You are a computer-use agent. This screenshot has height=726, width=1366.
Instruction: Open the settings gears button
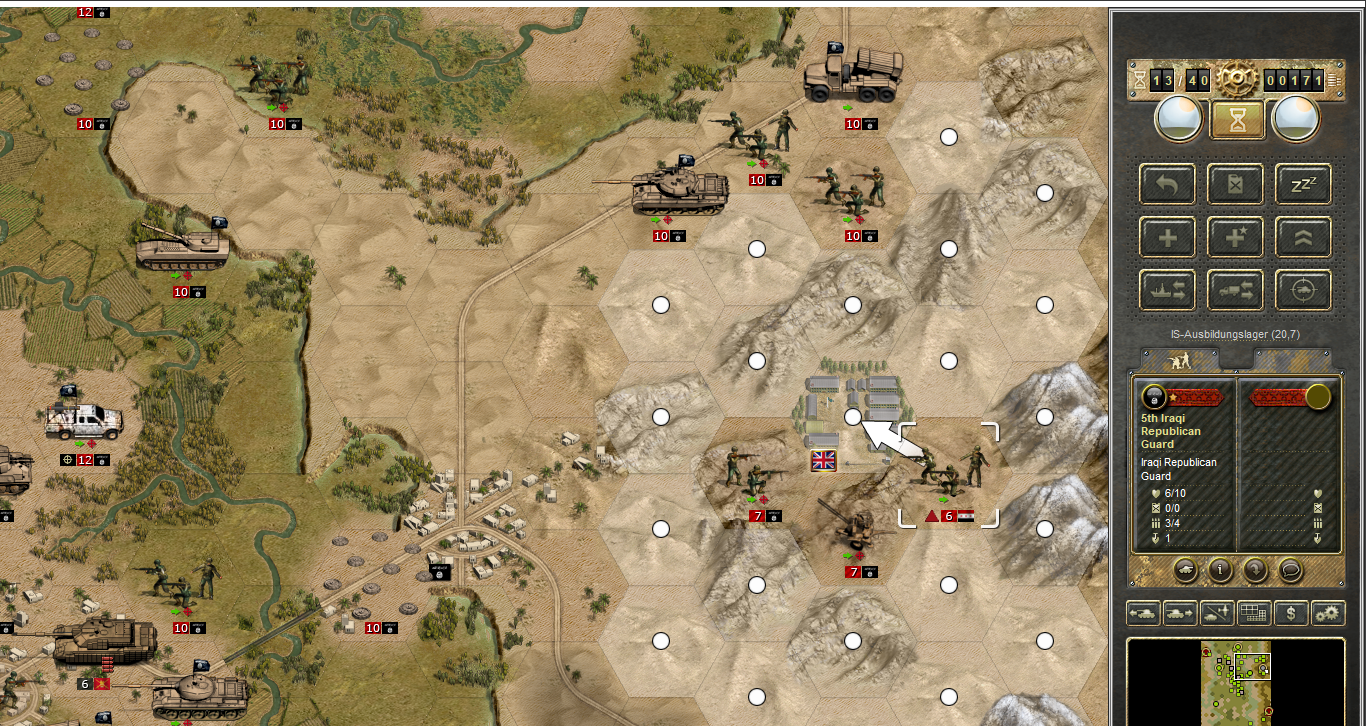[1328, 613]
